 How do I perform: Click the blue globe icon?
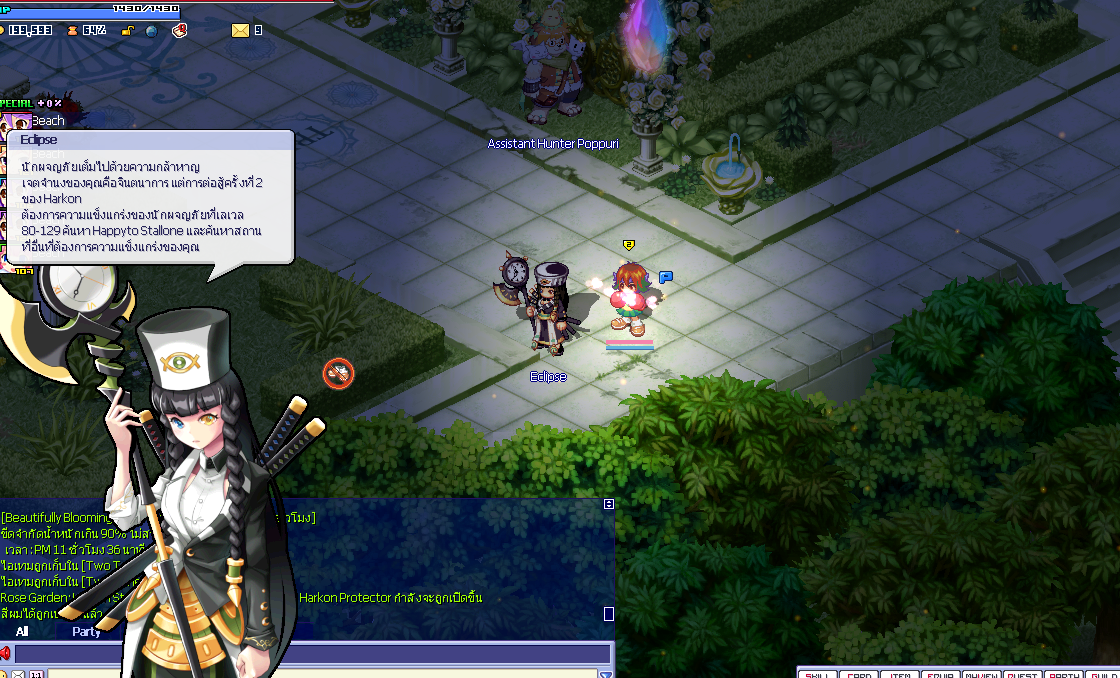(x=151, y=31)
